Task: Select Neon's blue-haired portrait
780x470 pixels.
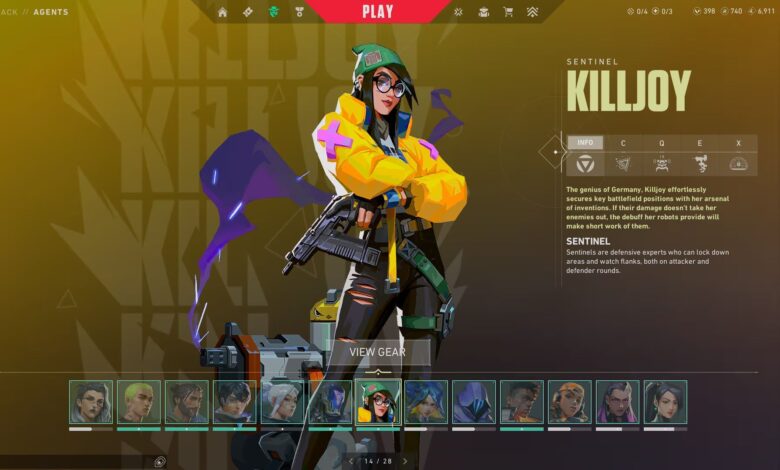Action: pos(426,401)
